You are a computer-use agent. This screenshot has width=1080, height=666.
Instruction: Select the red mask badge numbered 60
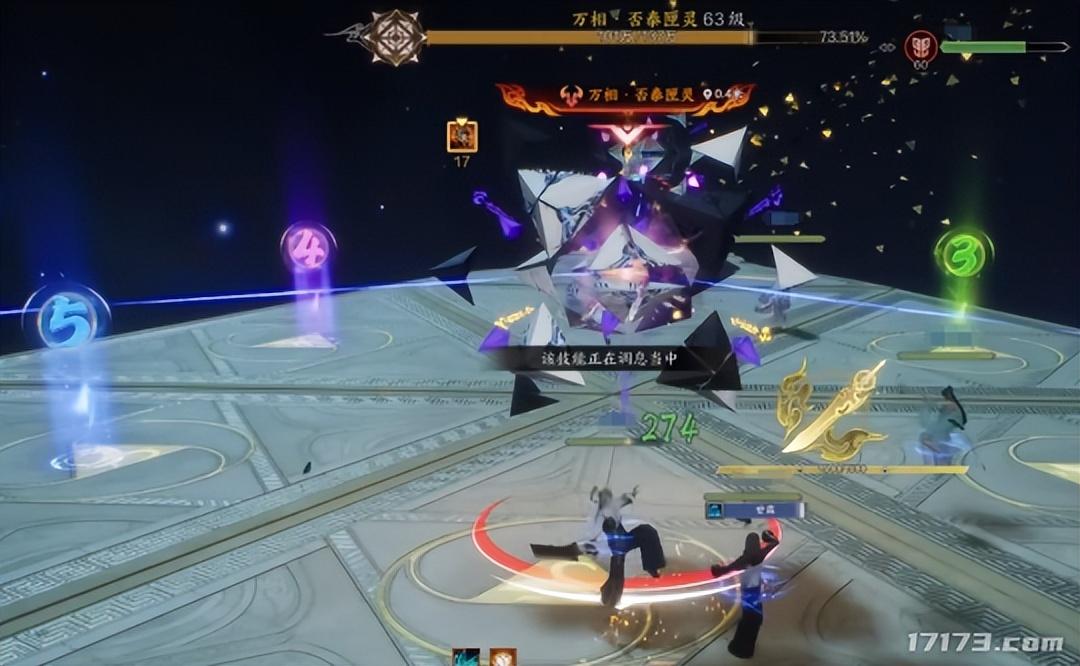920,46
